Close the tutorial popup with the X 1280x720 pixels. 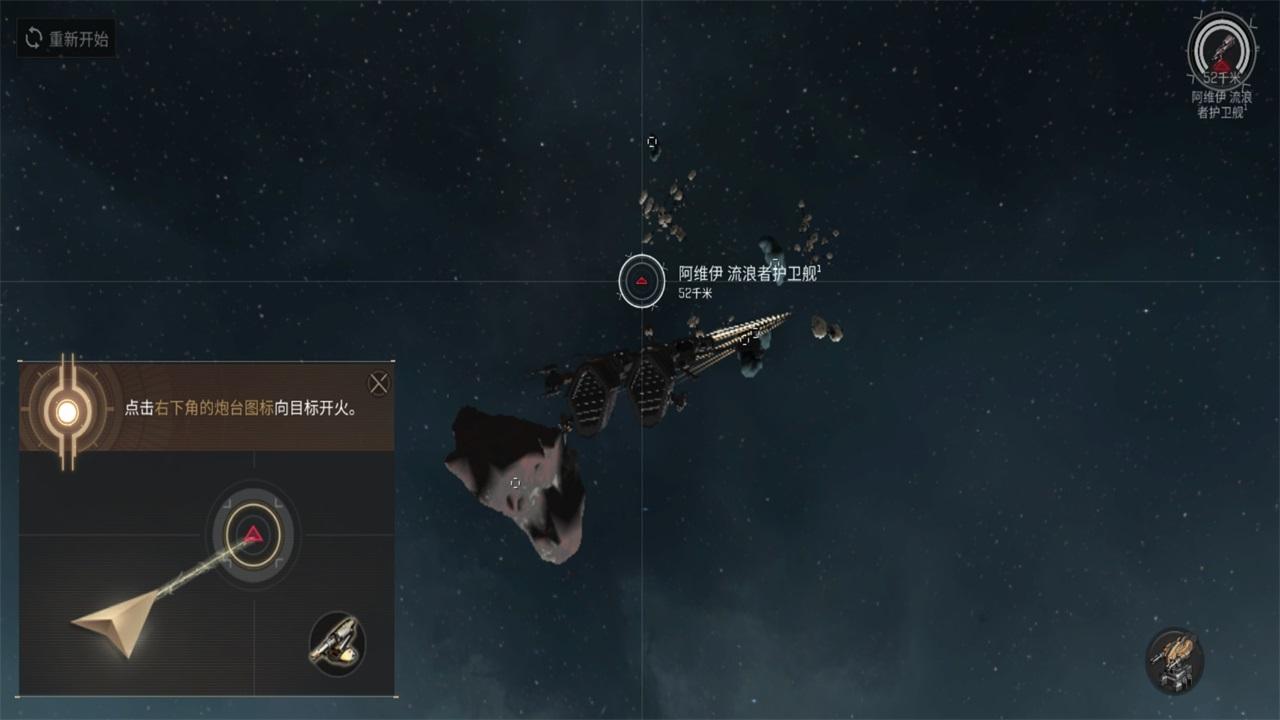379,384
